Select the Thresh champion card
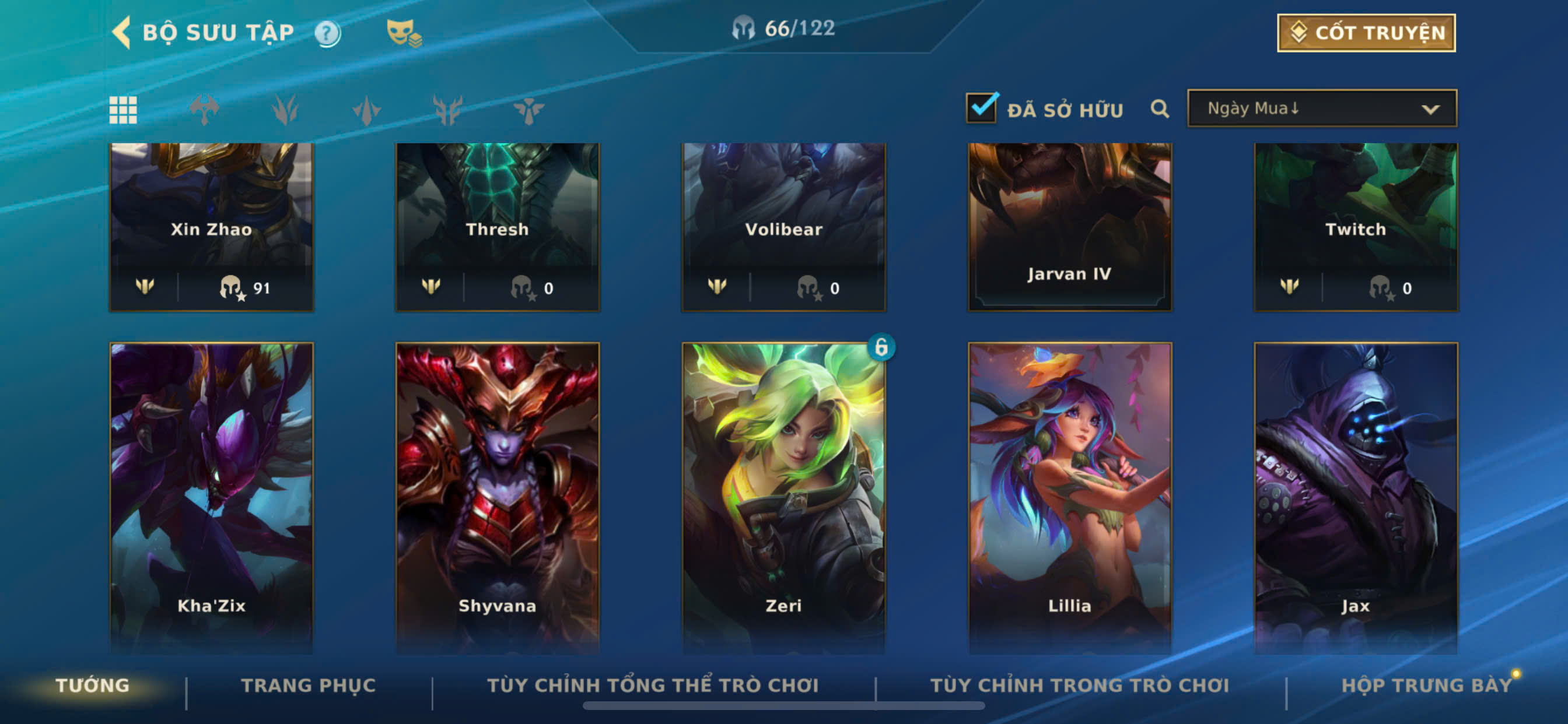 click(x=498, y=226)
